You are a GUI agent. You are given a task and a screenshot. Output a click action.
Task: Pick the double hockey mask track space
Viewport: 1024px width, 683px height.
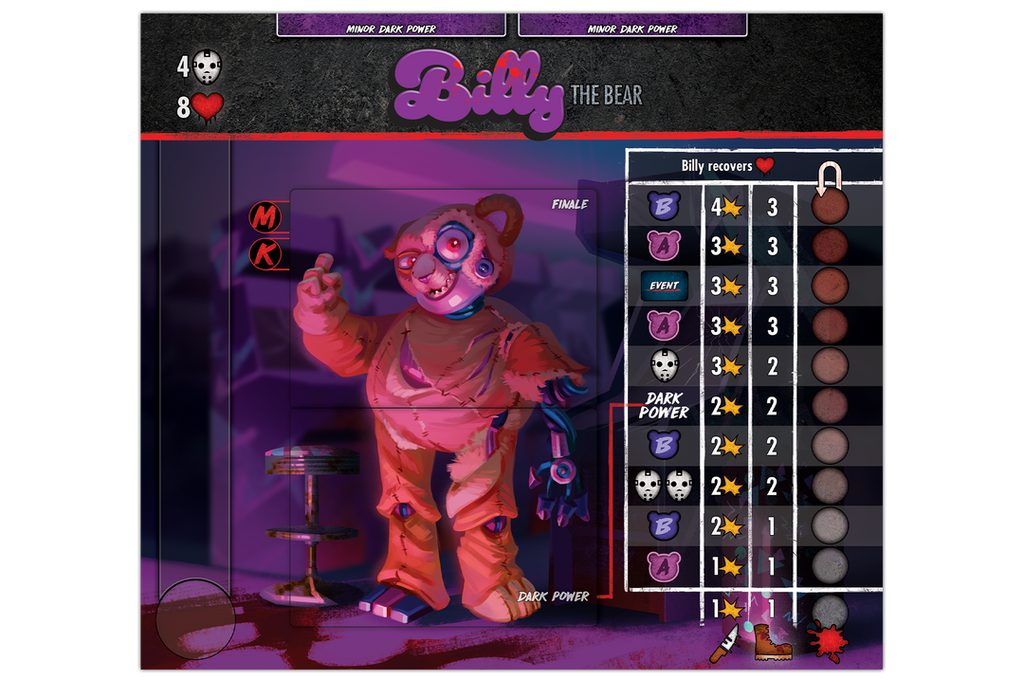[664, 486]
